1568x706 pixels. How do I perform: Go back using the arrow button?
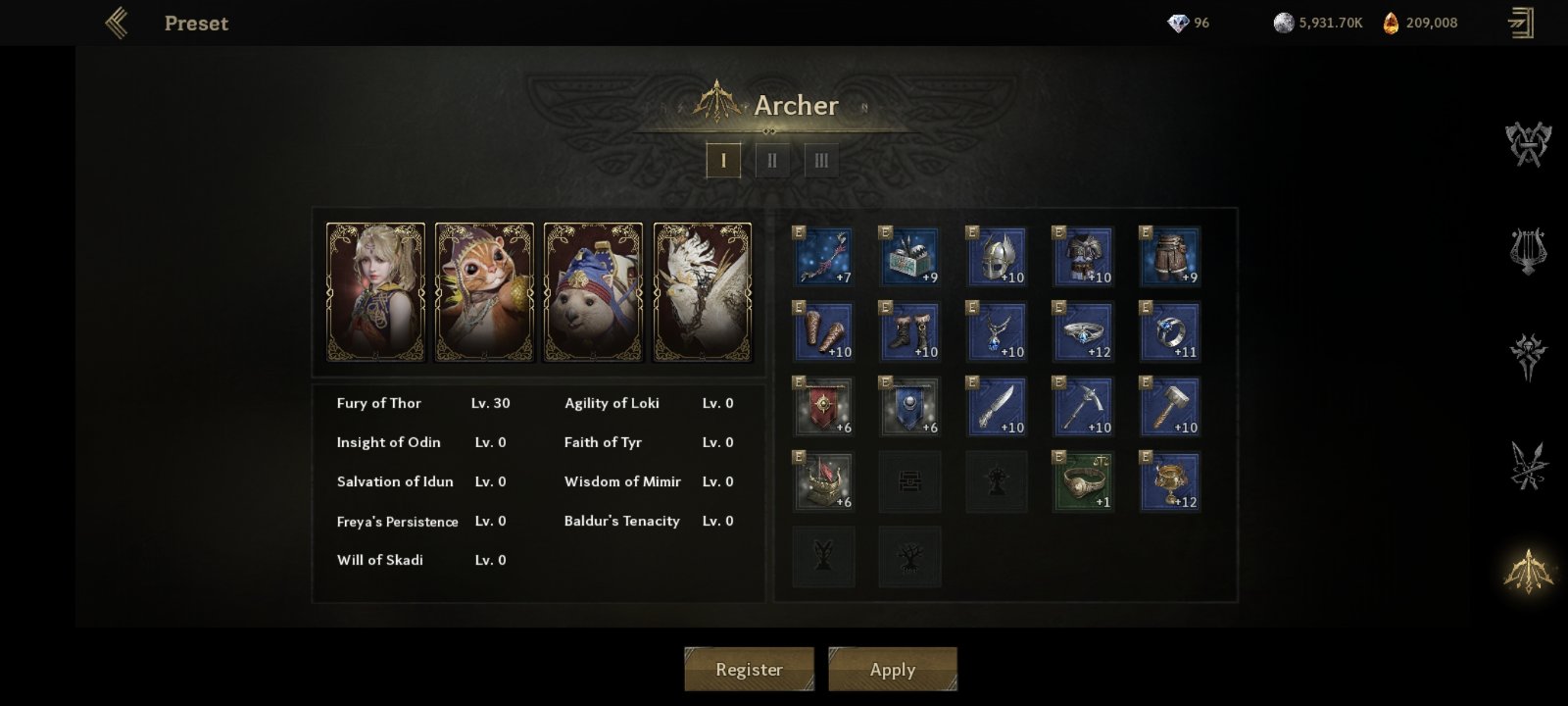click(x=117, y=23)
